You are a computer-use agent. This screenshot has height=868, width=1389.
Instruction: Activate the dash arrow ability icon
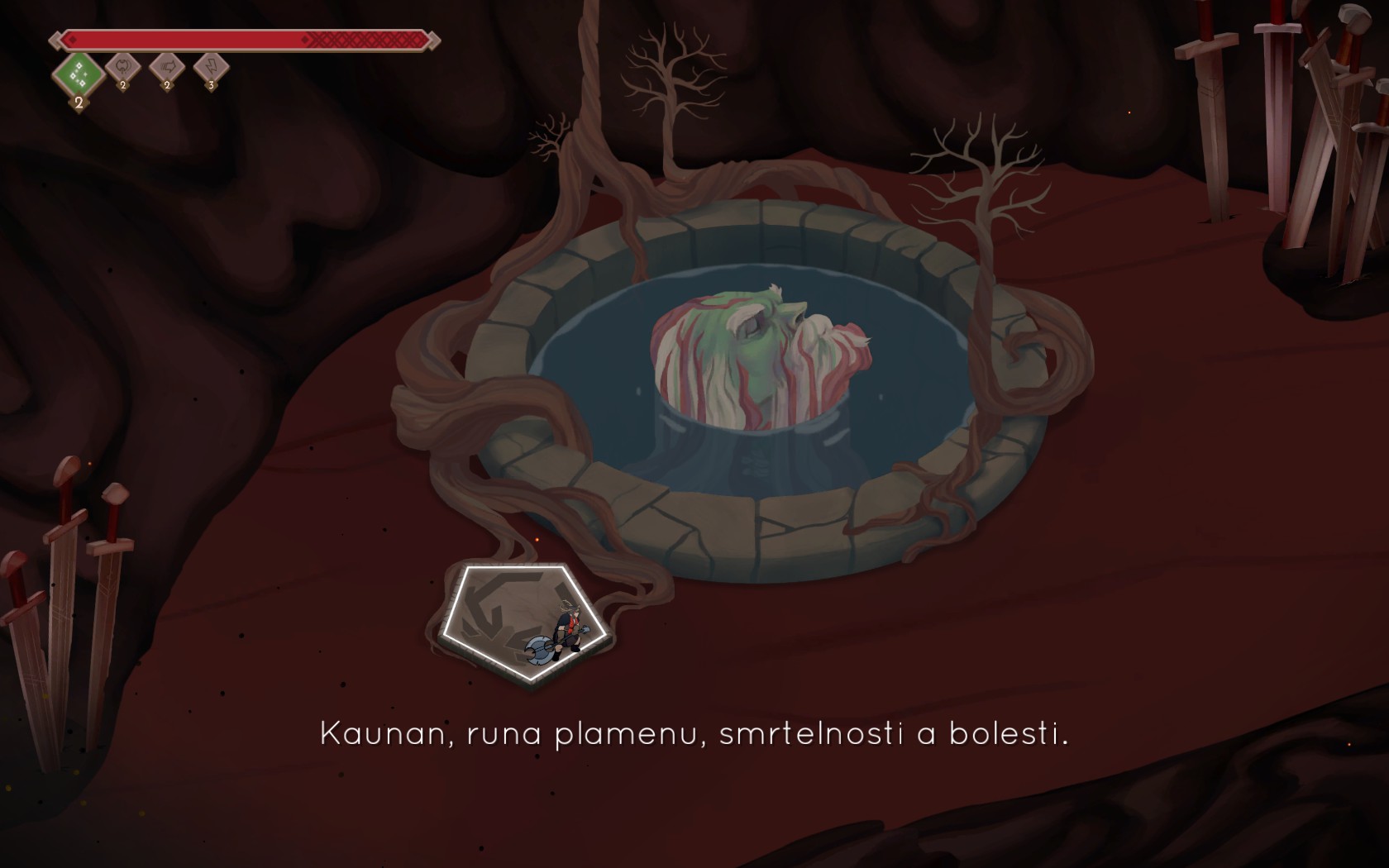167,68
